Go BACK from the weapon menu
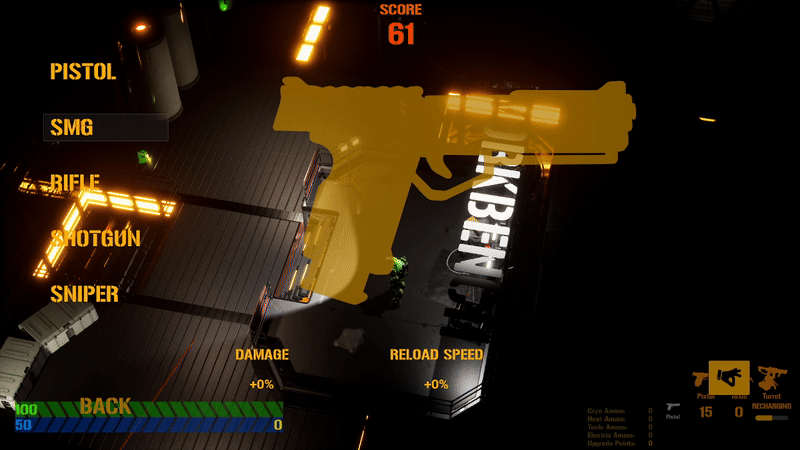 (105, 406)
